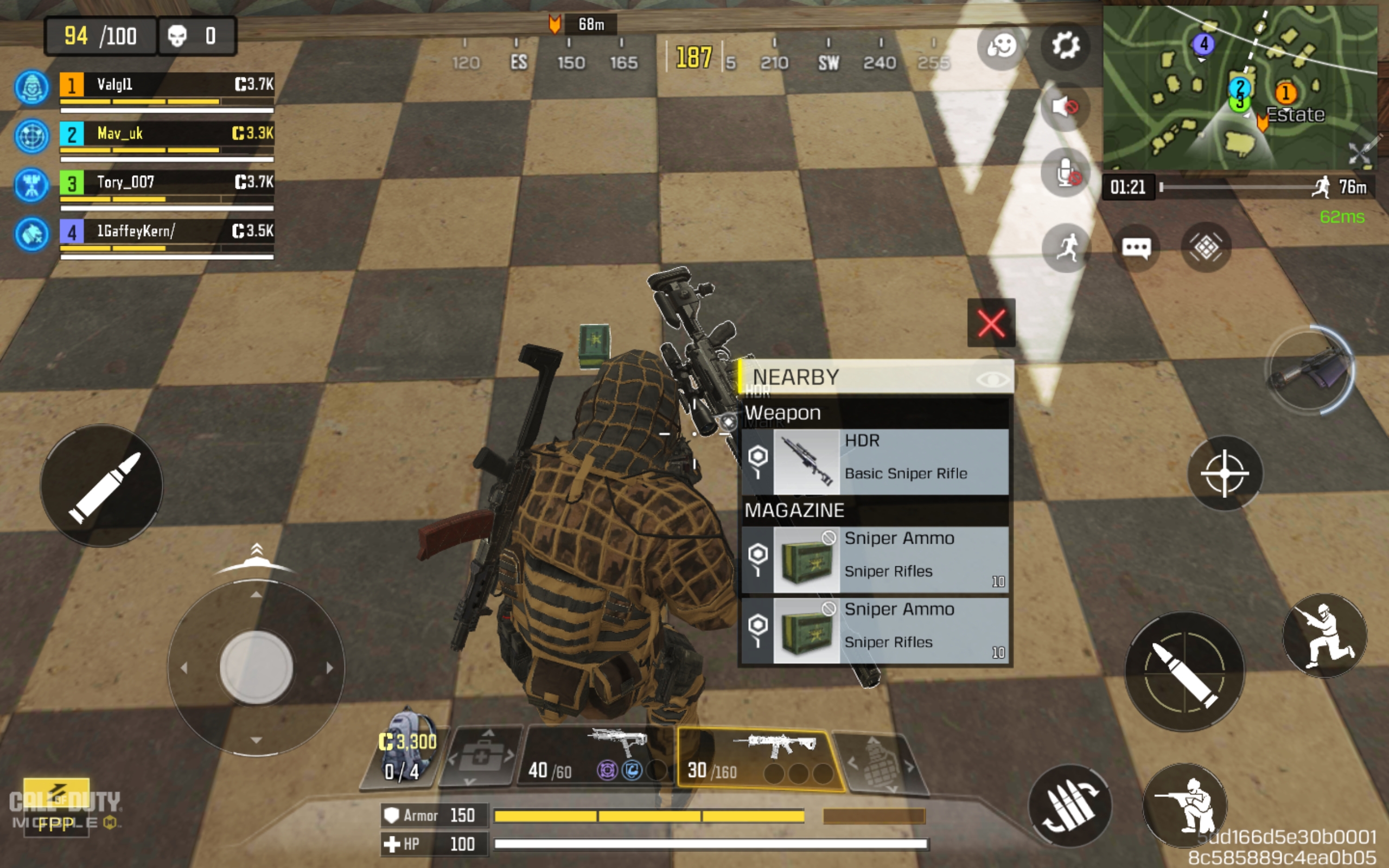Open the emote and spray wheel
The width and height of the screenshot is (1389, 868).
click(1001, 46)
